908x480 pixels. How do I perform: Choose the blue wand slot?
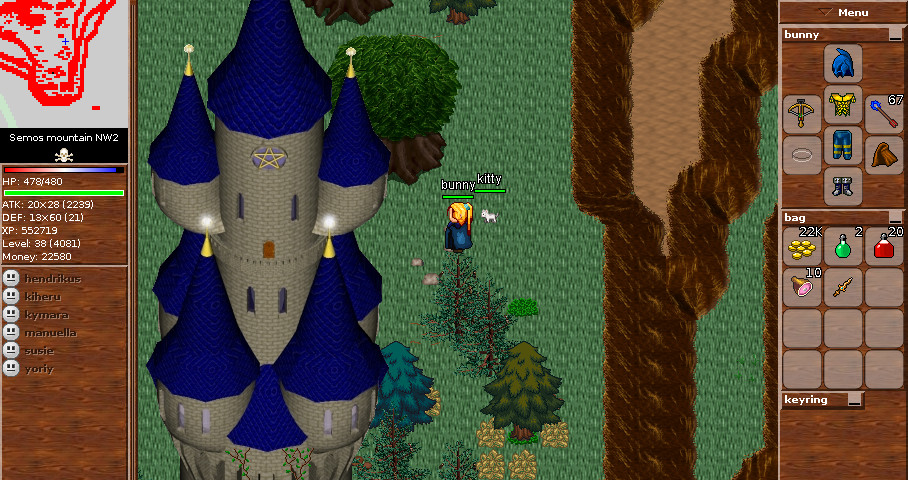click(x=884, y=110)
